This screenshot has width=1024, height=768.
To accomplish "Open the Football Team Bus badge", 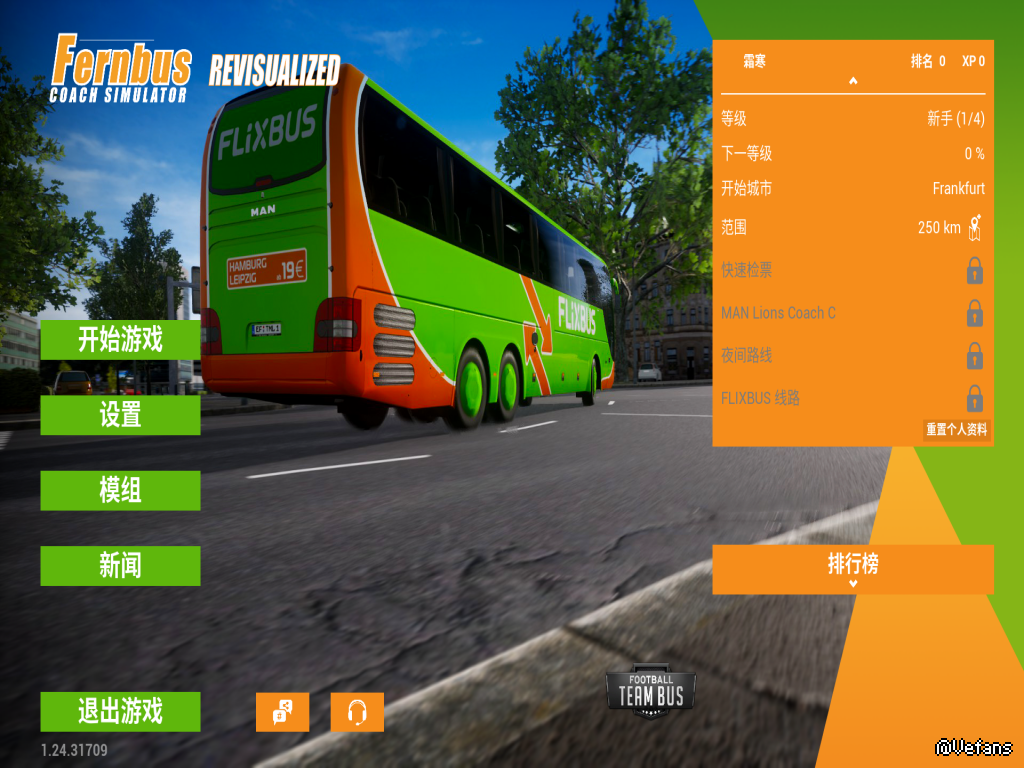I will [x=650, y=692].
